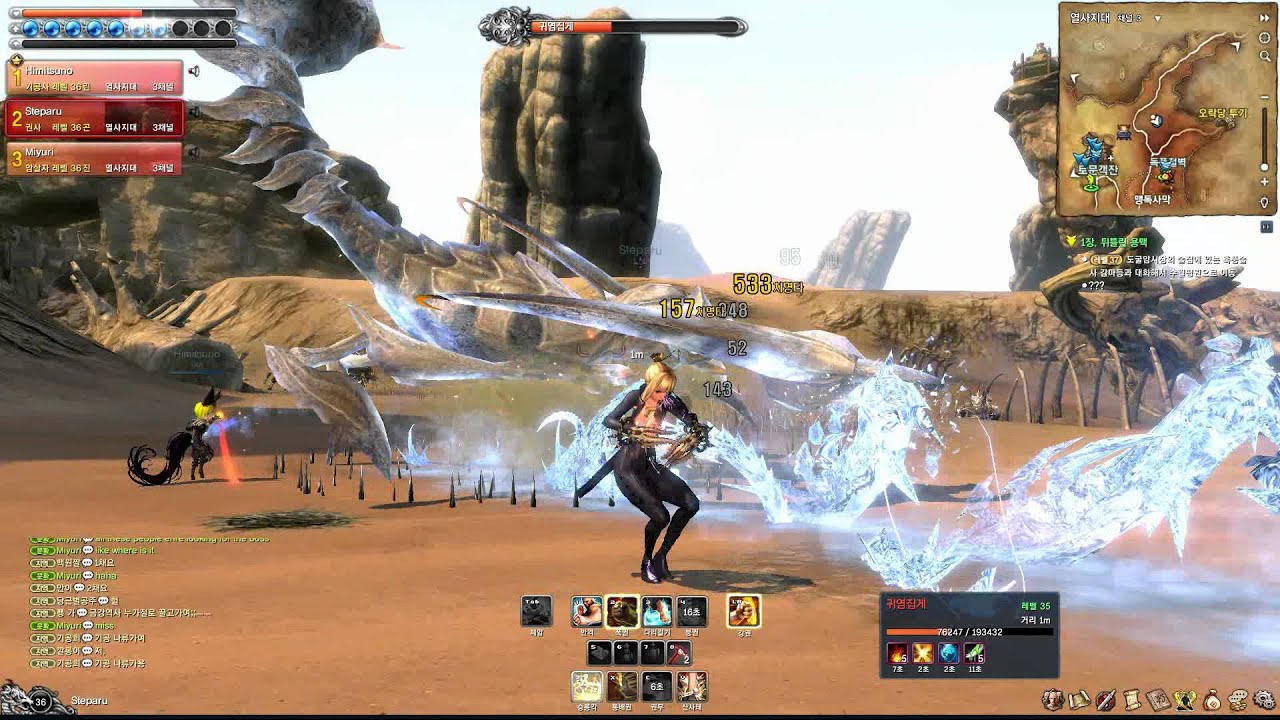Viewport: 1280px width, 720px height.
Task: Select party member Himitsuno's frame
Action: pyautogui.click(x=95, y=78)
